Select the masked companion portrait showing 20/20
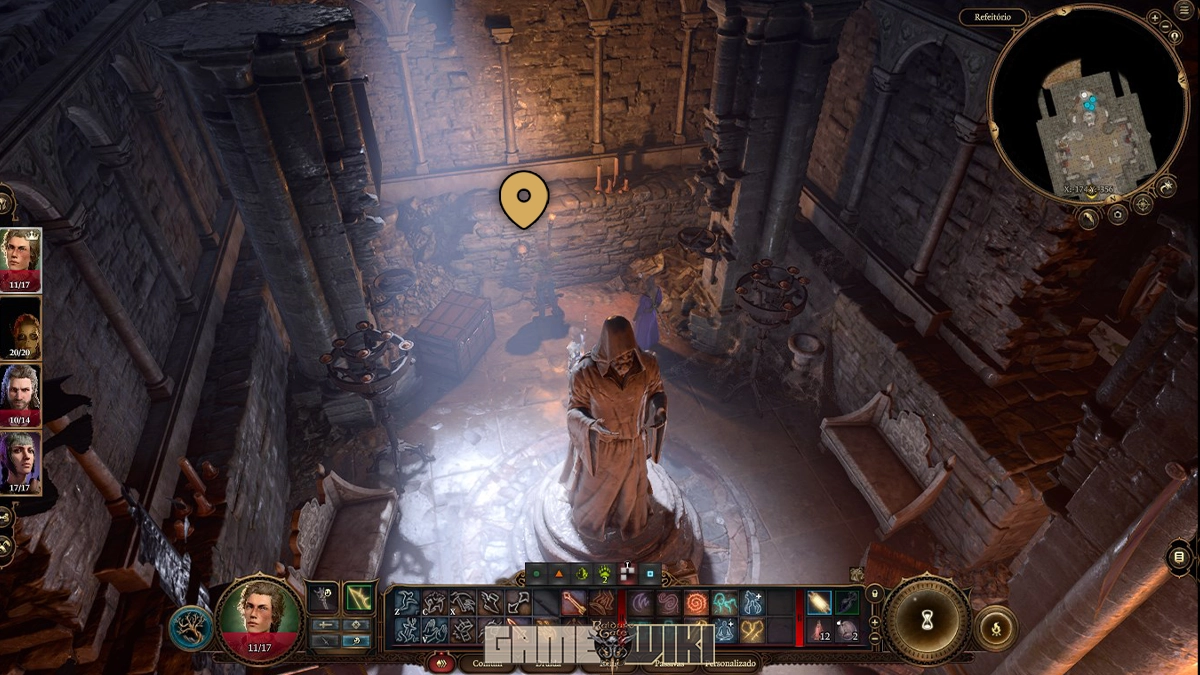 (20, 326)
